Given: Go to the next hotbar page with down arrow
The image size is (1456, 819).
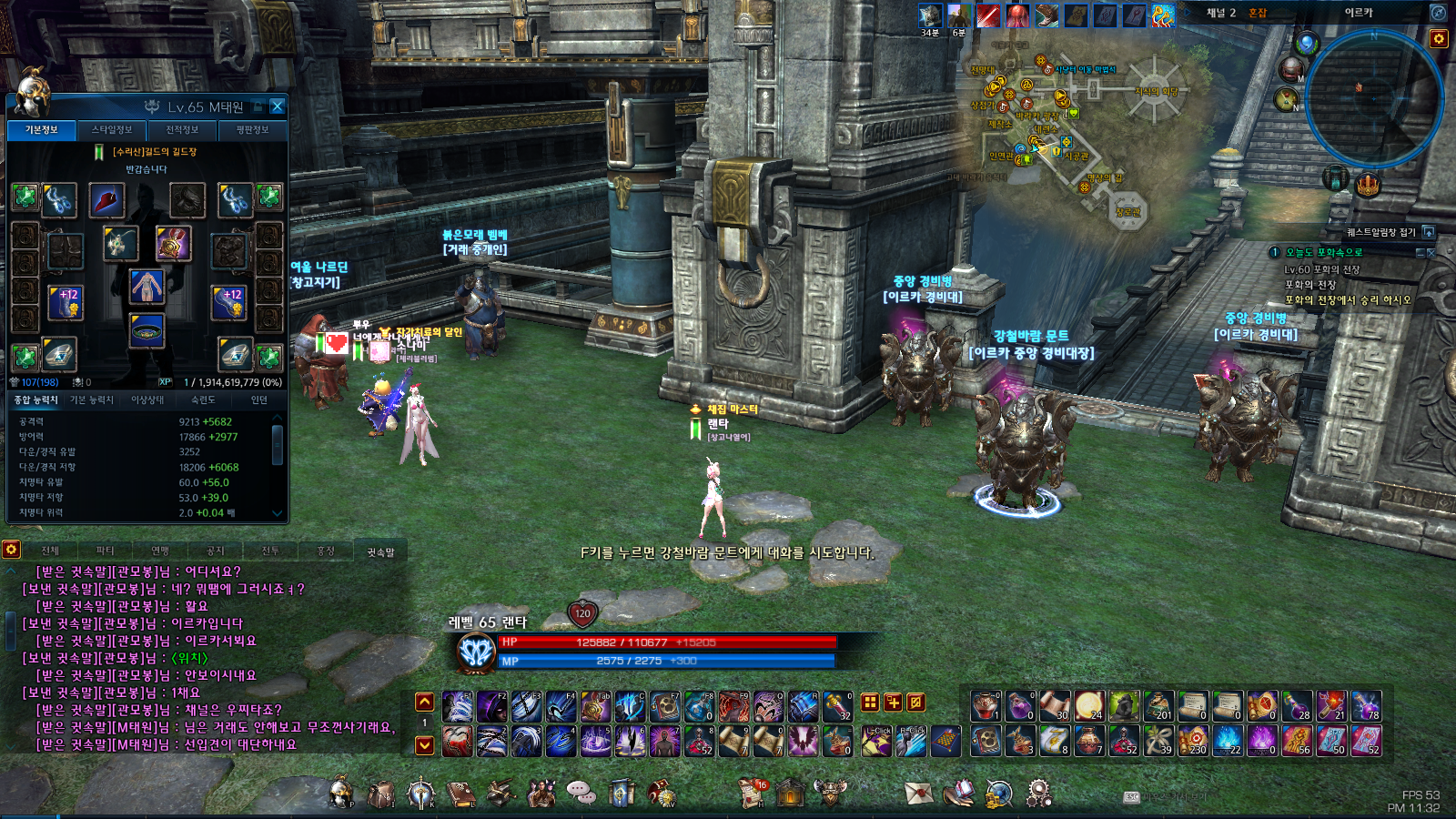Looking at the screenshot, I should [424, 745].
